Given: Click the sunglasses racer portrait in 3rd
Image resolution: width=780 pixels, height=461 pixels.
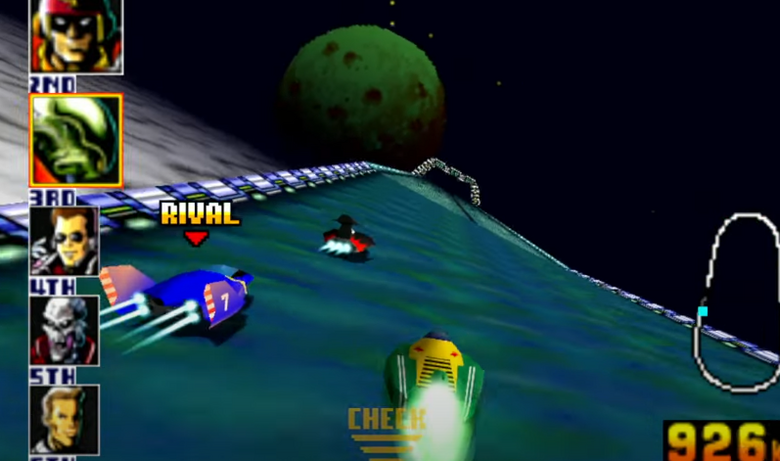Looking at the screenshot, I should [x=64, y=241].
